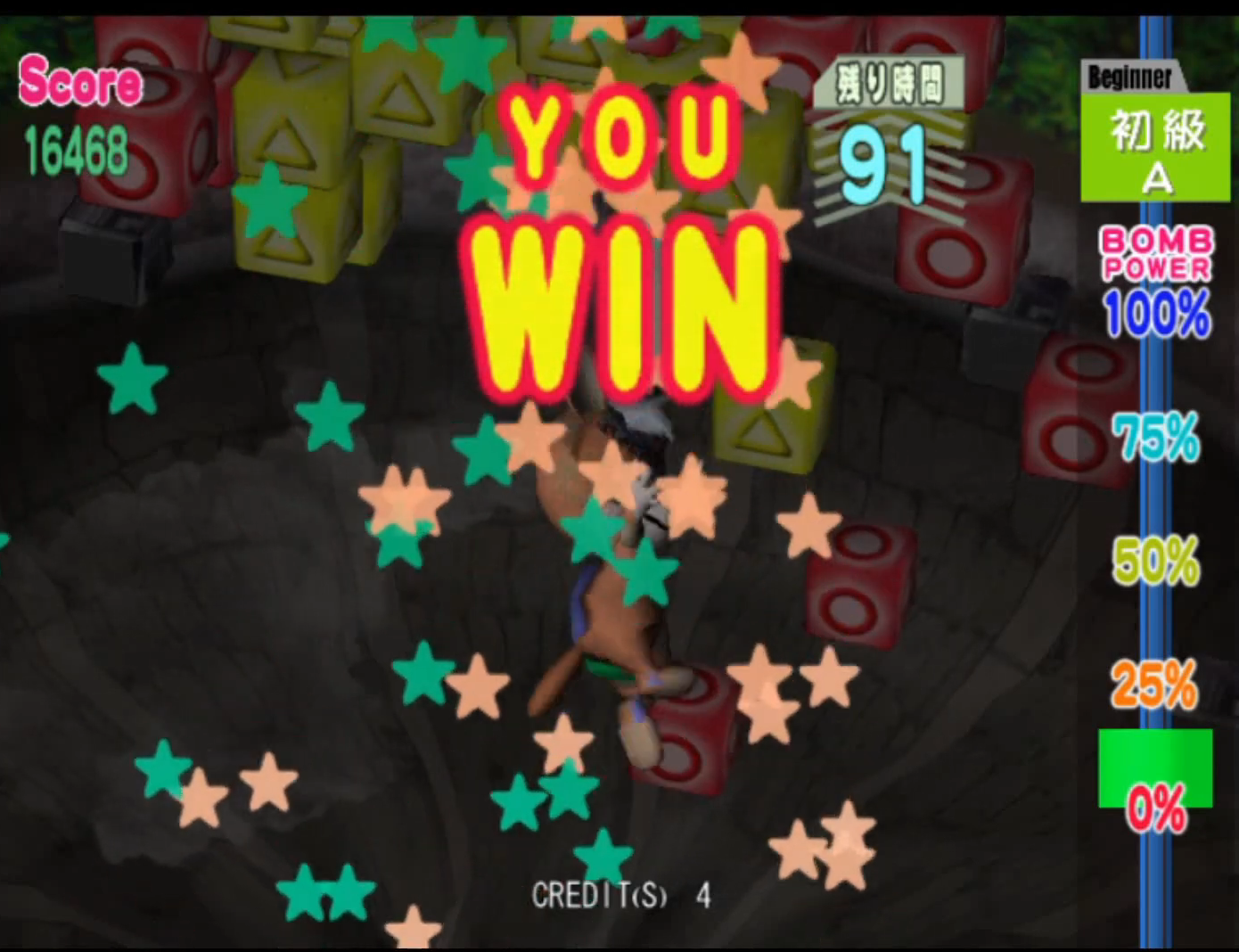Open the 初級 A rank panel
1239x952 pixels.
pos(1155,145)
